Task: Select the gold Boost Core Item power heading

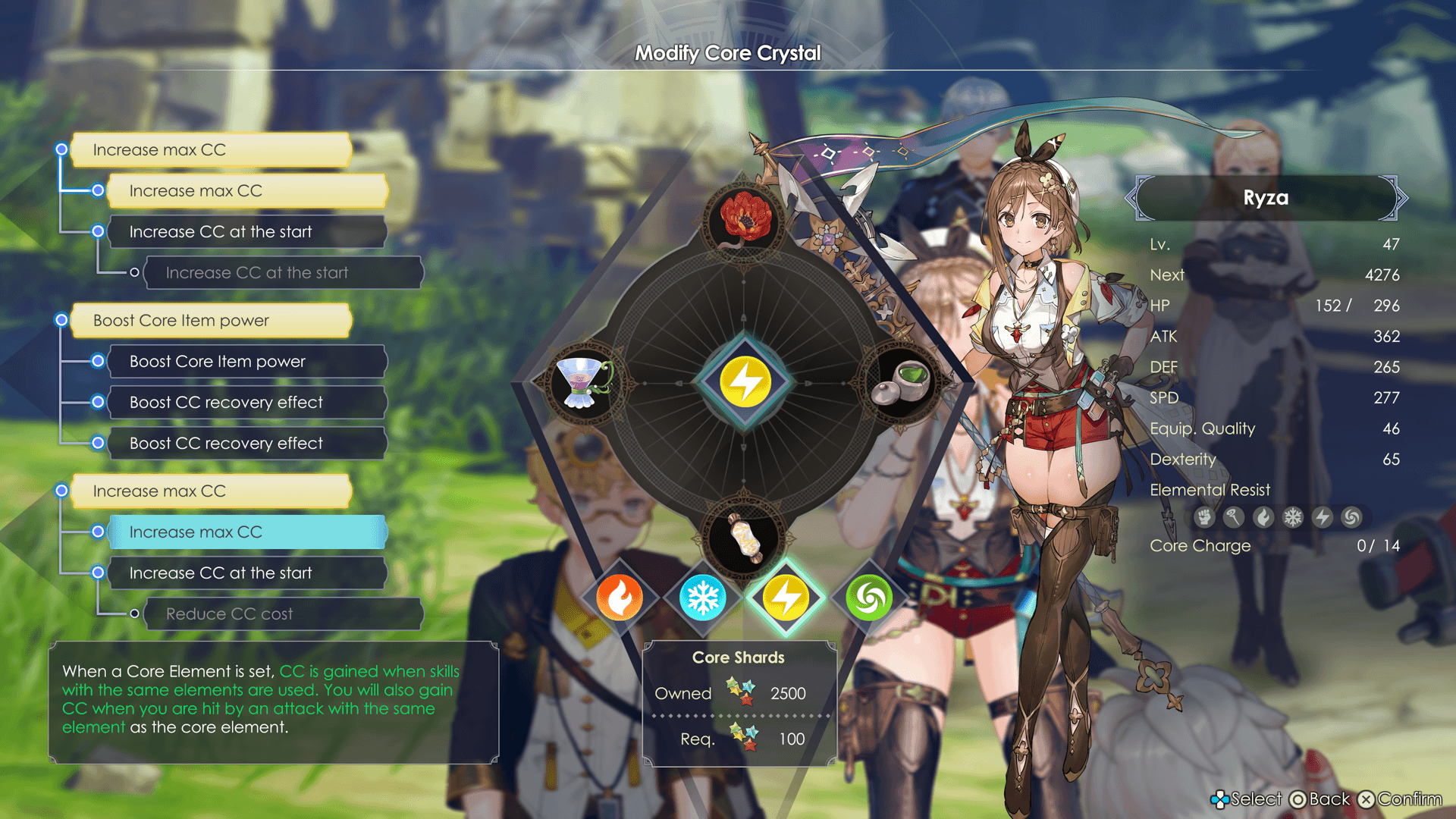Action: 211,321
